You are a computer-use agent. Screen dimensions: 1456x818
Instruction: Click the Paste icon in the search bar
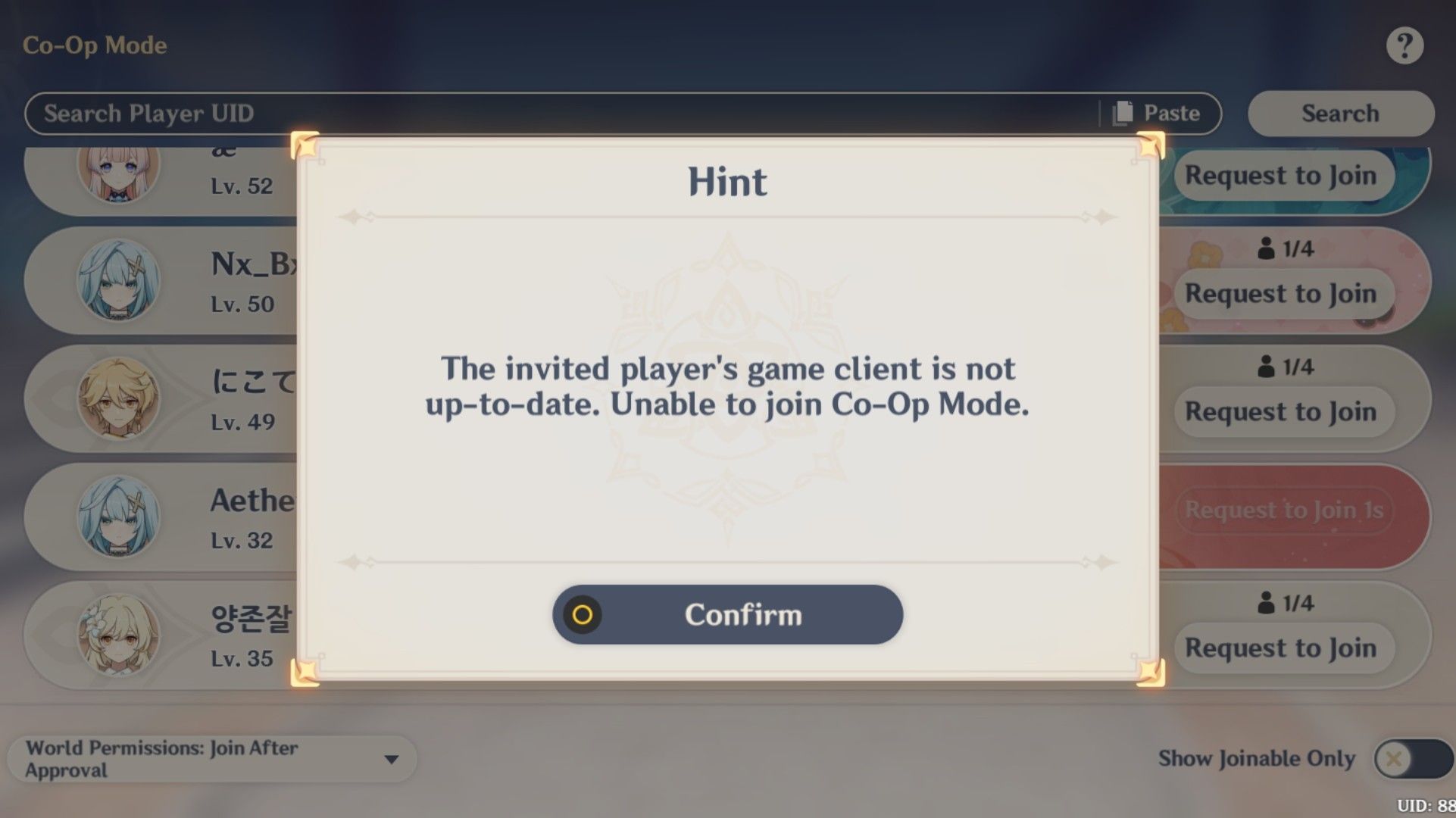point(1122,113)
